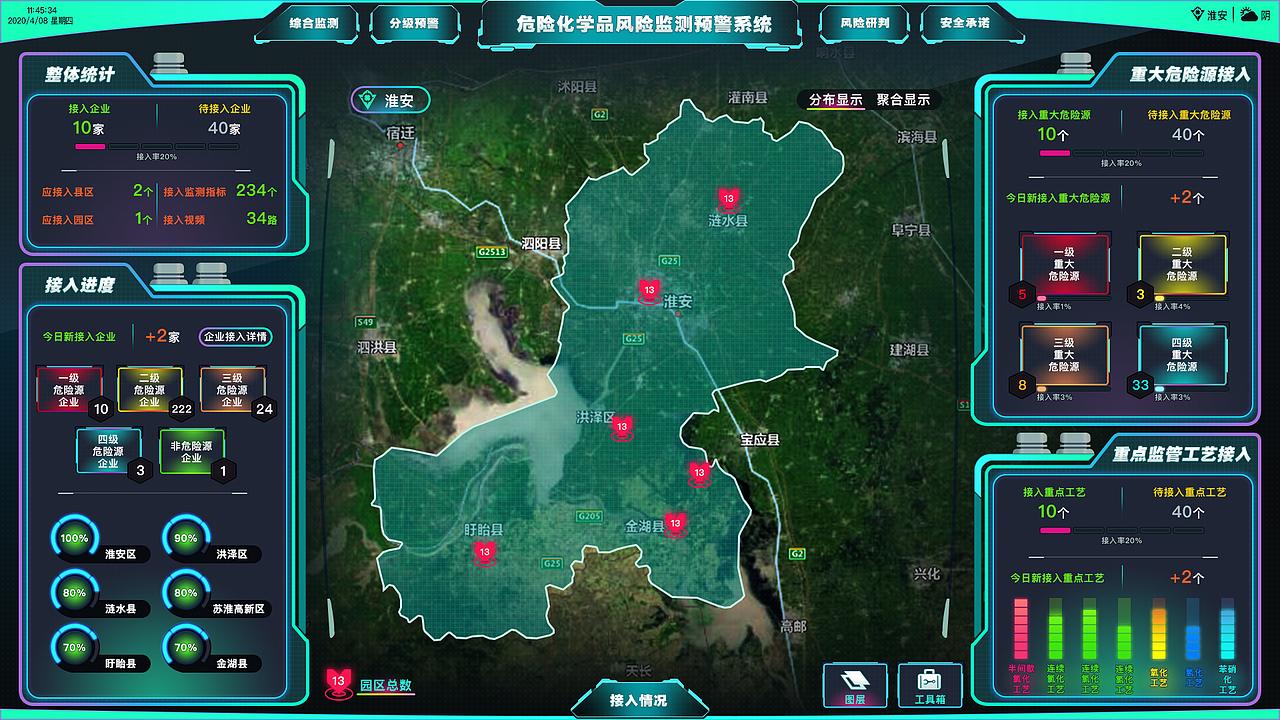Click the 淮安区 100% progress gauge
This screenshot has height=720, width=1280.
[x=73, y=538]
